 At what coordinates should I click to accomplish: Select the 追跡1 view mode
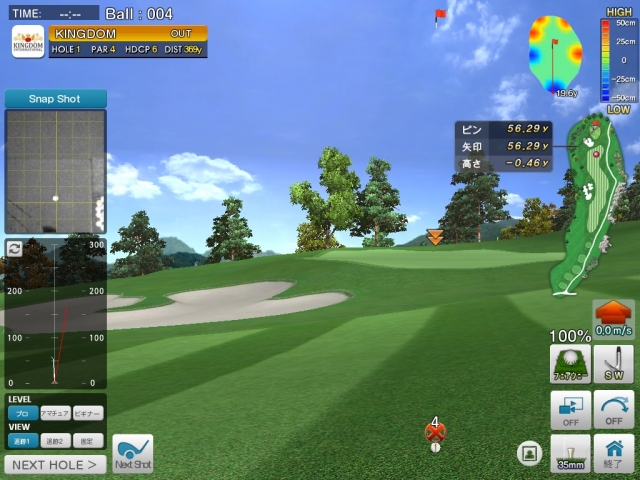click(x=22, y=441)
